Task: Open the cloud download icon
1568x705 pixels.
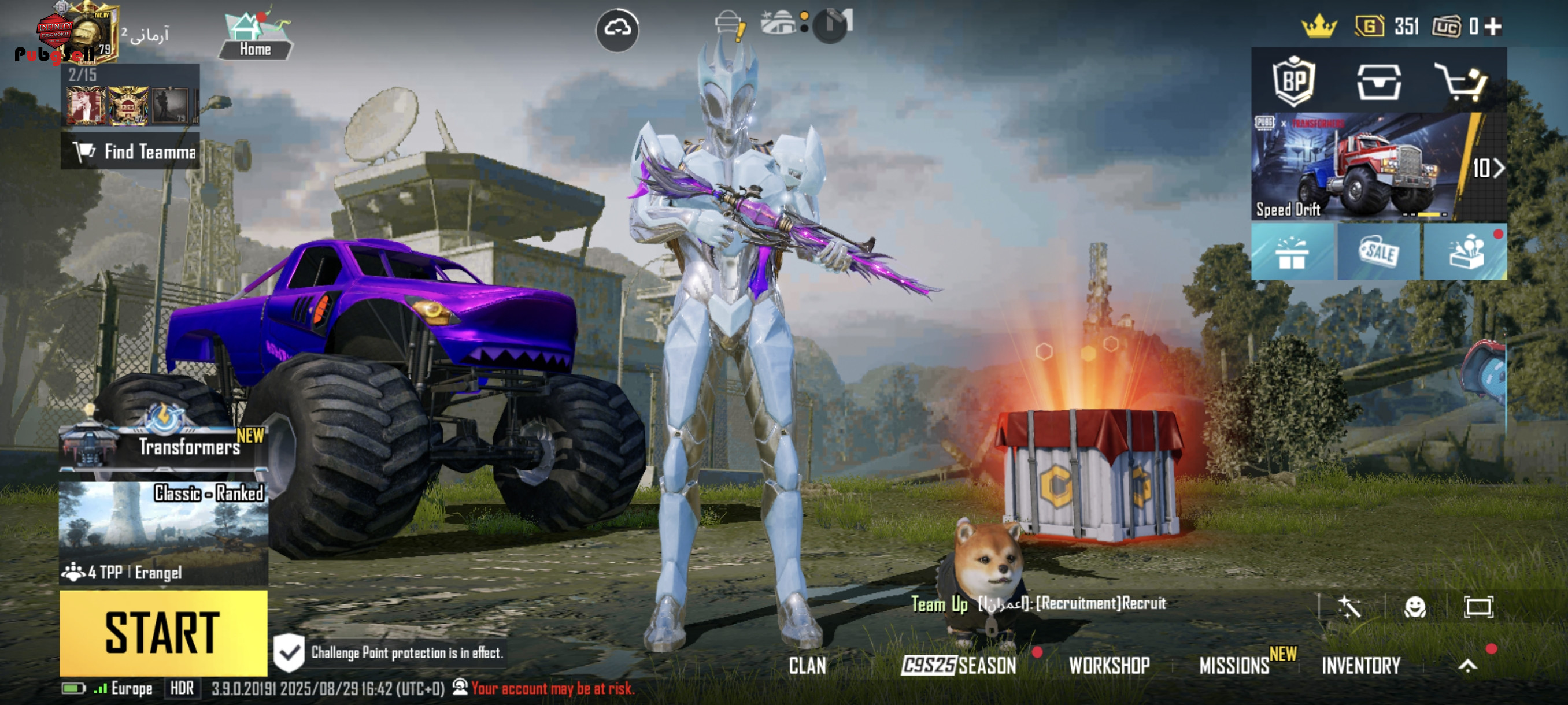Action: pyautogui.click(x=616, y=28)
